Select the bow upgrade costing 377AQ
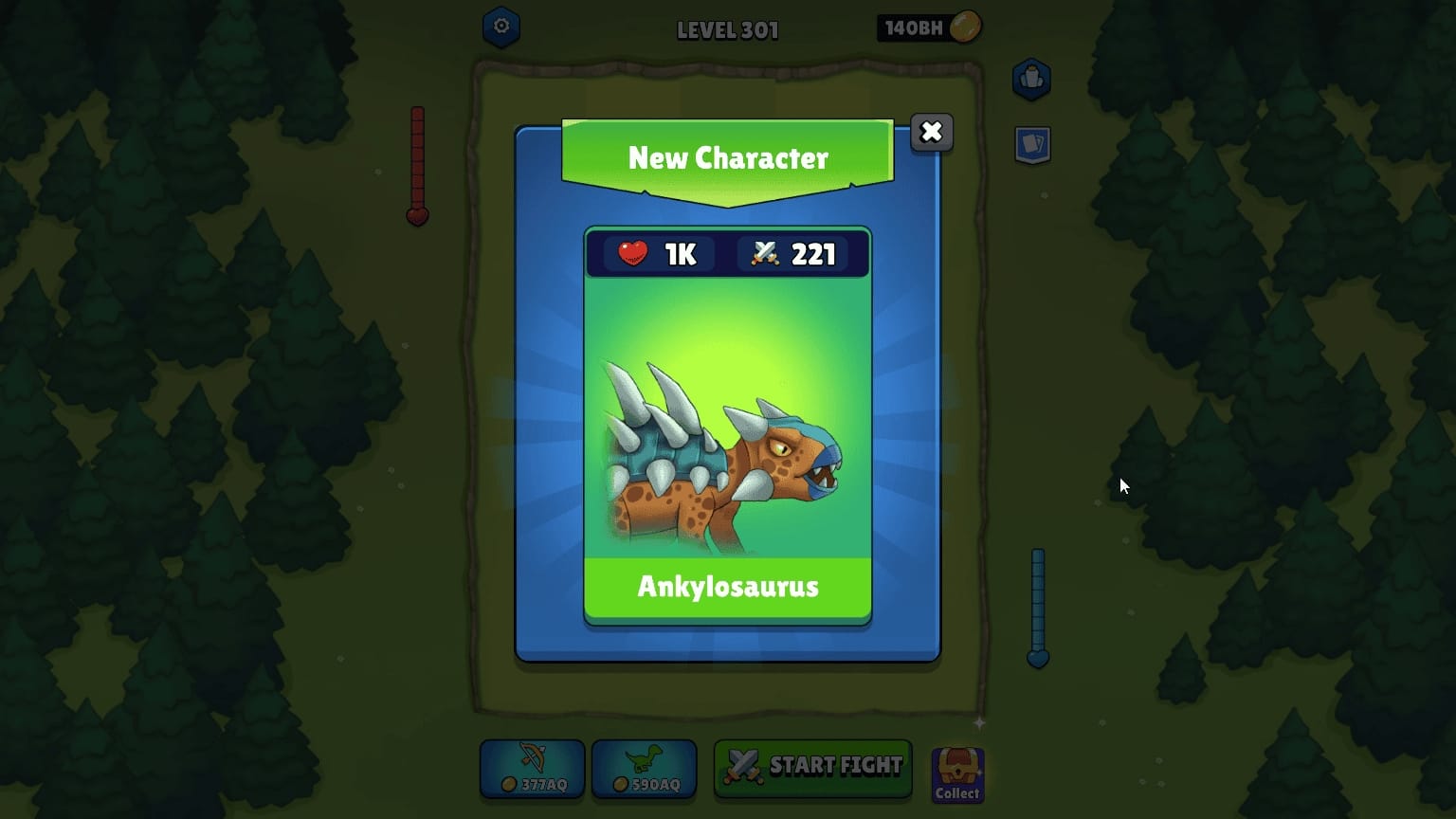This screenshot has width=1456, height=819. [x=533, y=769]
